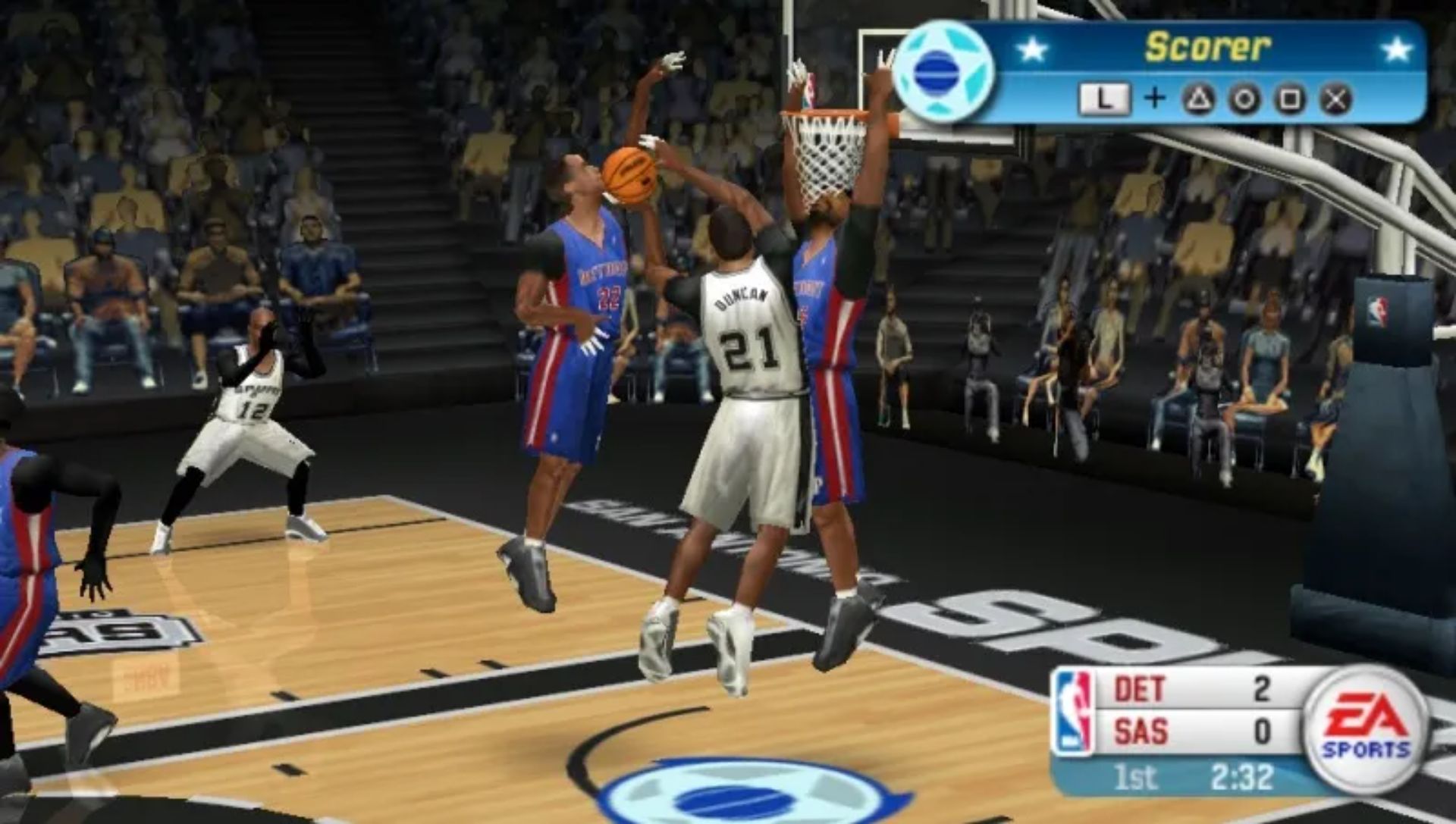Click the EA Sports logo badge

[1367, 729]
